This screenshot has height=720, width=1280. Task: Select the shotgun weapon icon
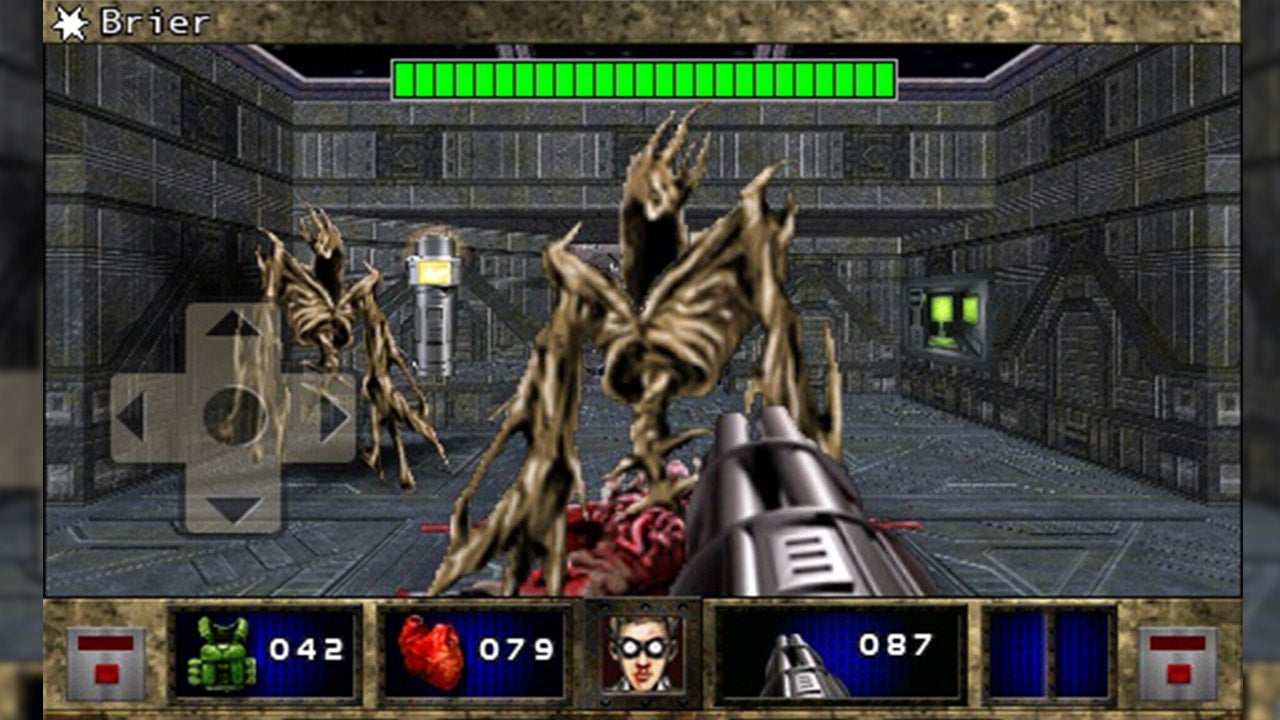click(x=790, y=662)
